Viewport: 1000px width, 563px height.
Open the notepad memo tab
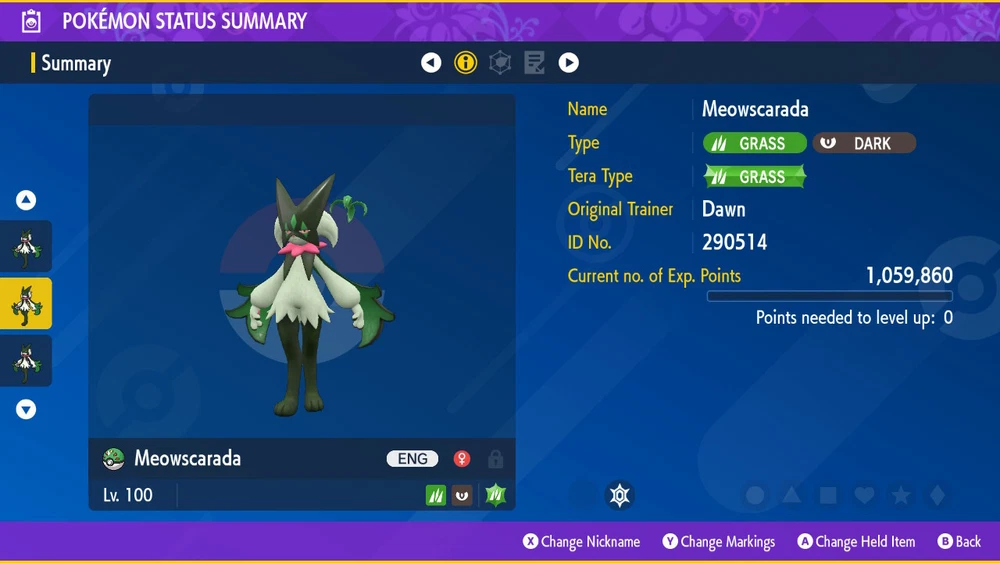coord(535,63)
